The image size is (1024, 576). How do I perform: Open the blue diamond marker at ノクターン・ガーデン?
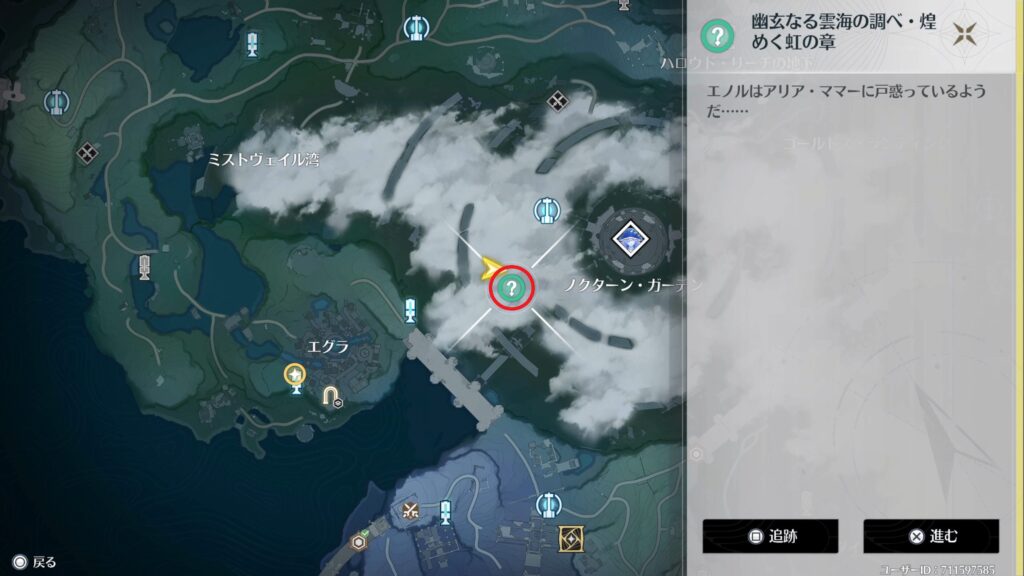coord(630,238)
